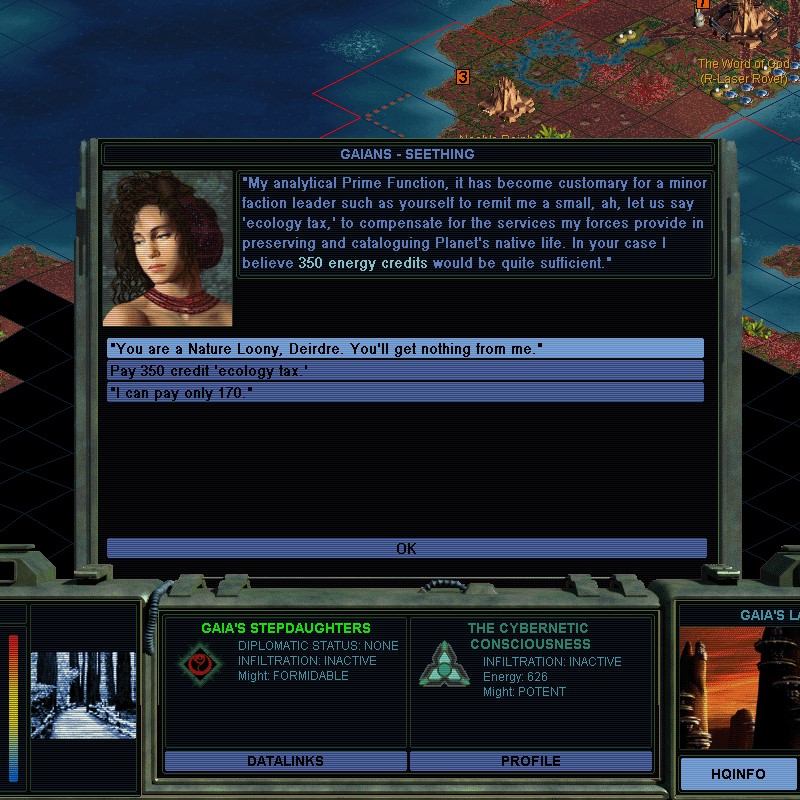Open the DATALINKS panel
Viewport: 800px width, 800px height.
[285, 761]
